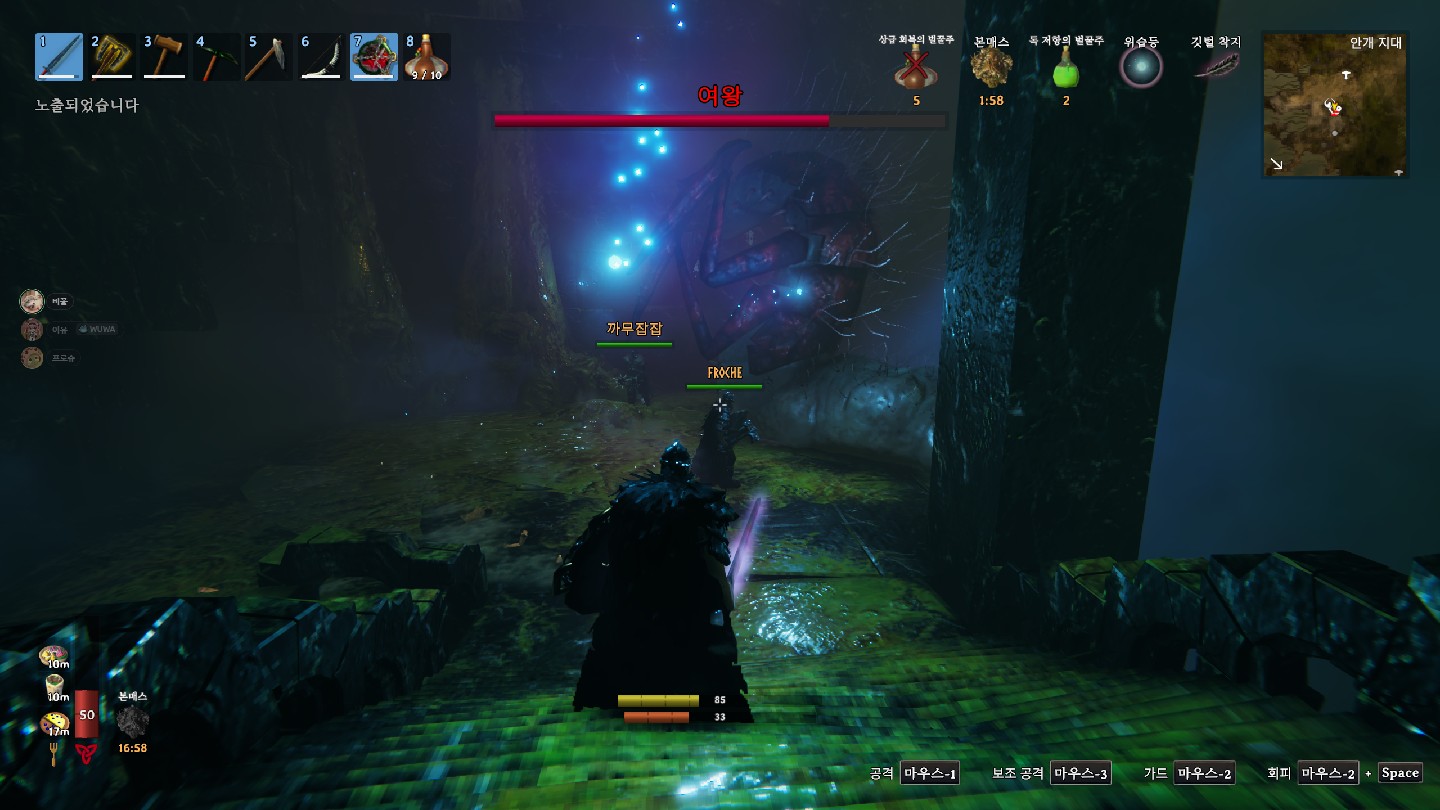Viewport: 1440px width, 810px height.
Task: Click the fork food indicator icon
Action: click(53, 753)
